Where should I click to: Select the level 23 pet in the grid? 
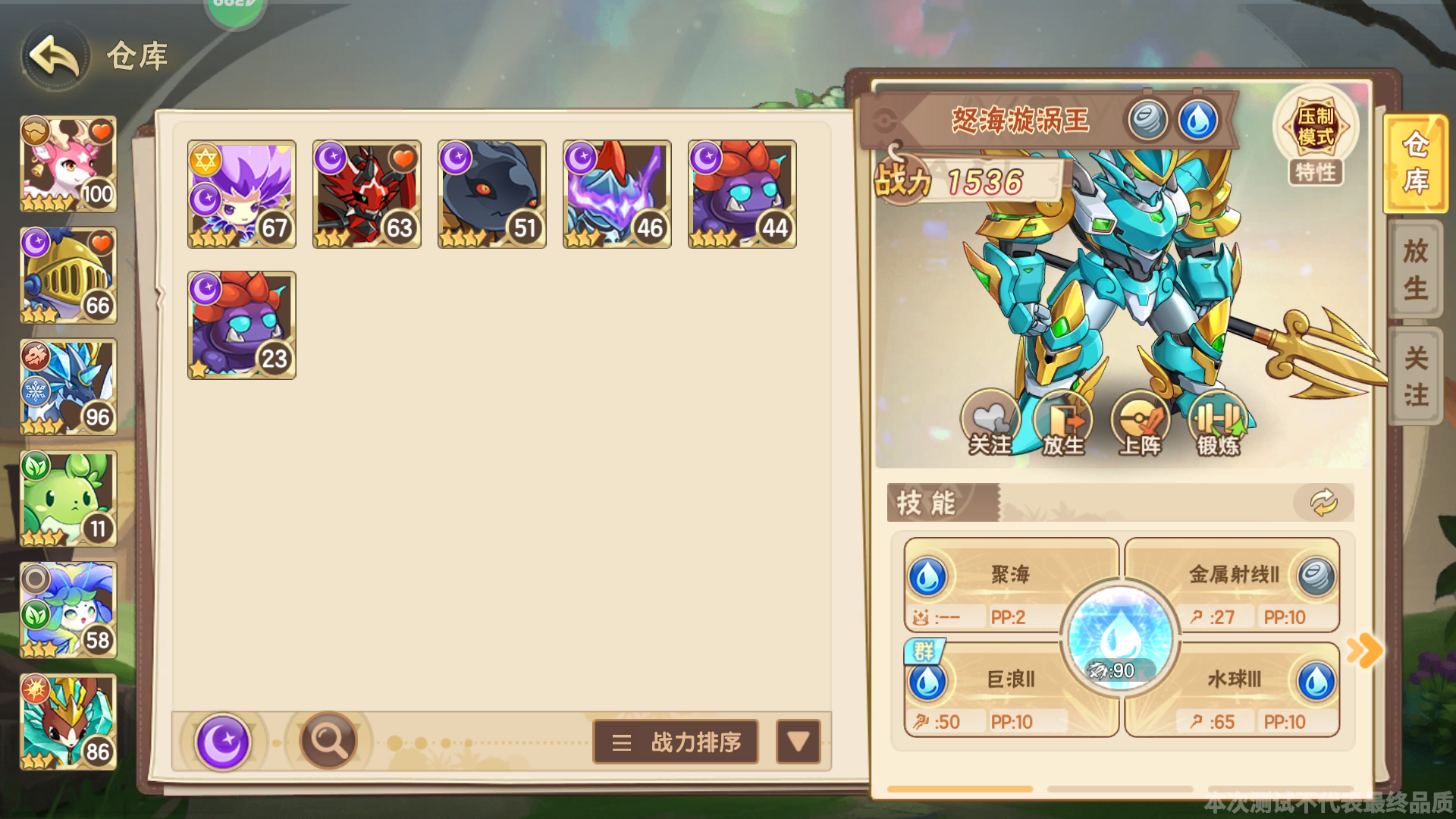point(241,325)
